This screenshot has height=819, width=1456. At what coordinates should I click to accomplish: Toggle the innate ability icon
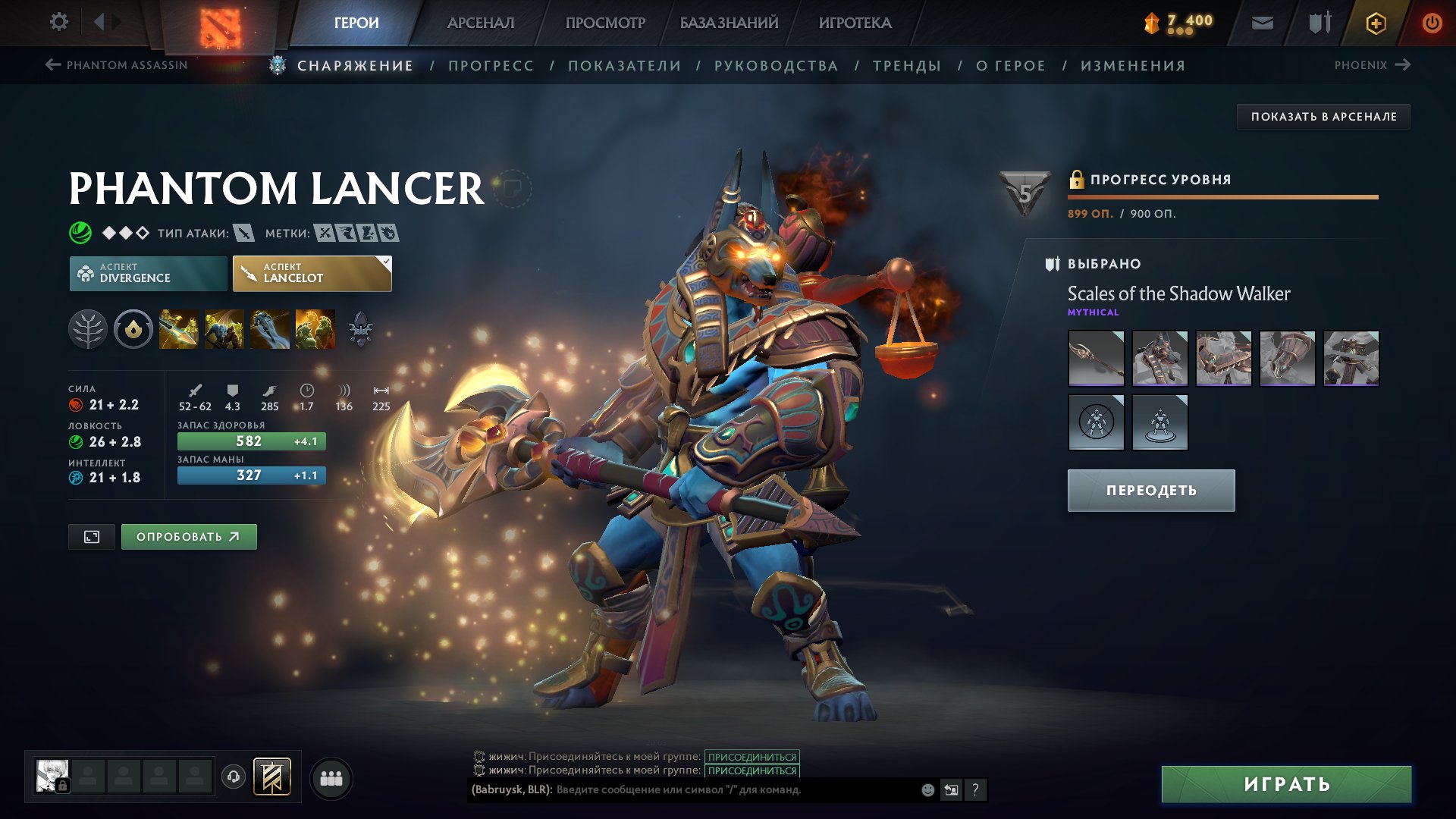click(133, 329)
